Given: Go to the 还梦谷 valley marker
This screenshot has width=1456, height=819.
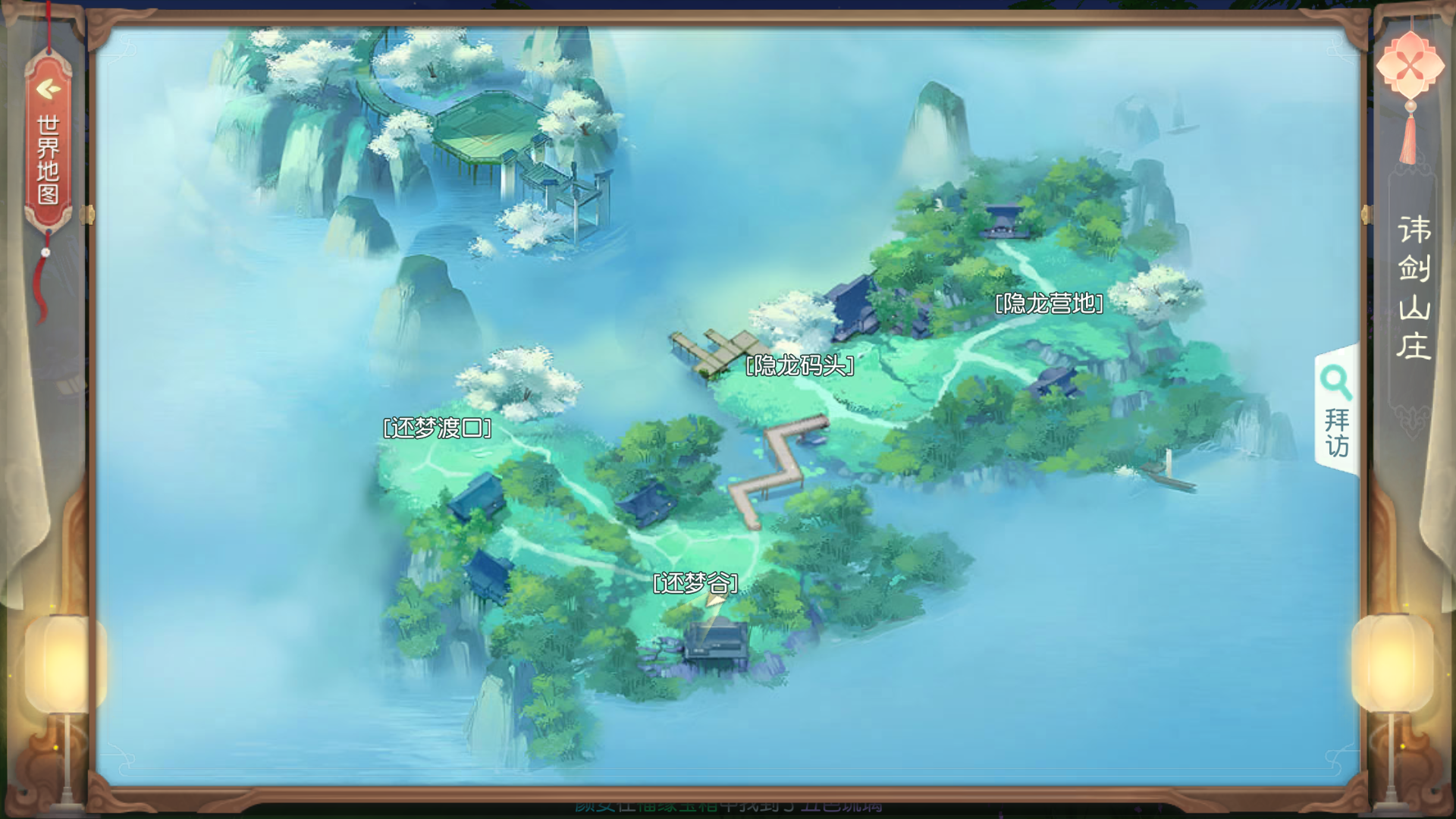Looking at the screenshot, I should pyautogui.click(x=695, y=582).
